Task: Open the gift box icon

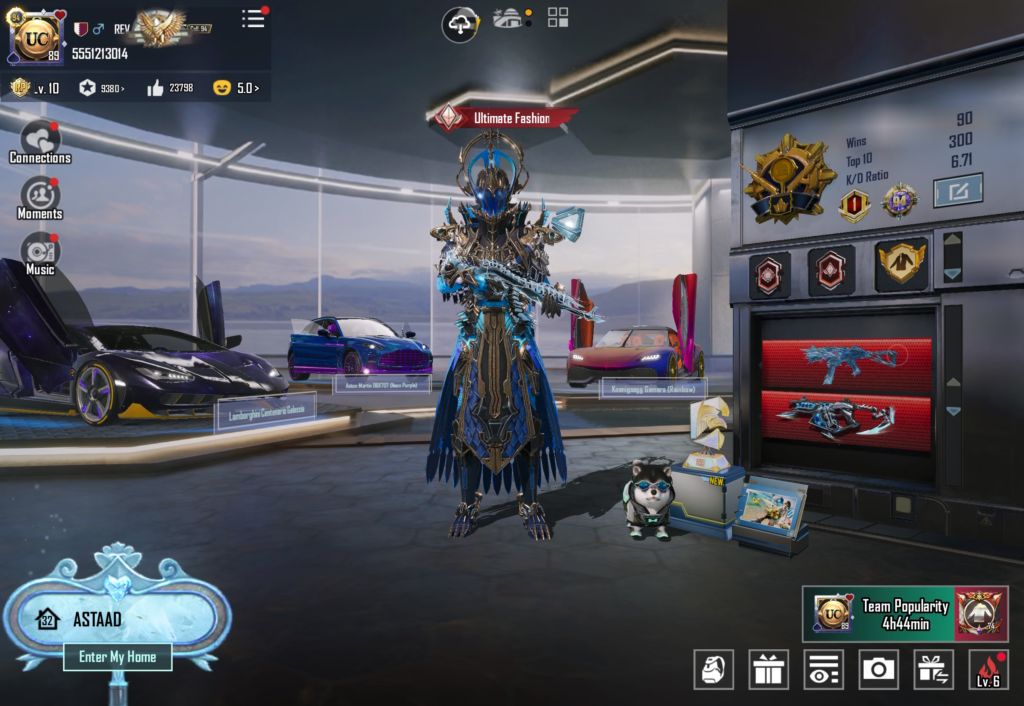Action: [x=769, y=669]
